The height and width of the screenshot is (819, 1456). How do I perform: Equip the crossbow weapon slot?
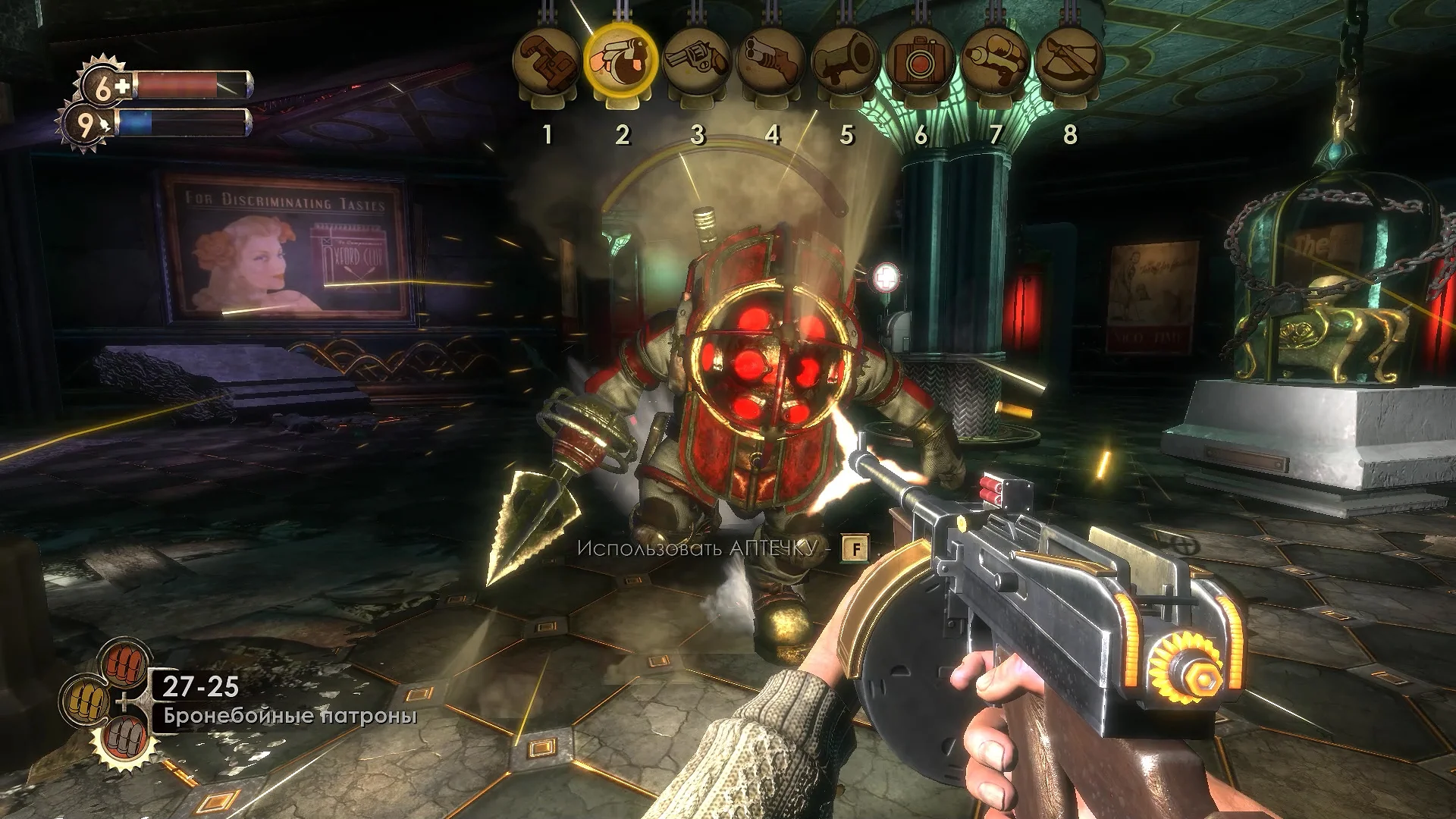click(x=1068, y=62)
